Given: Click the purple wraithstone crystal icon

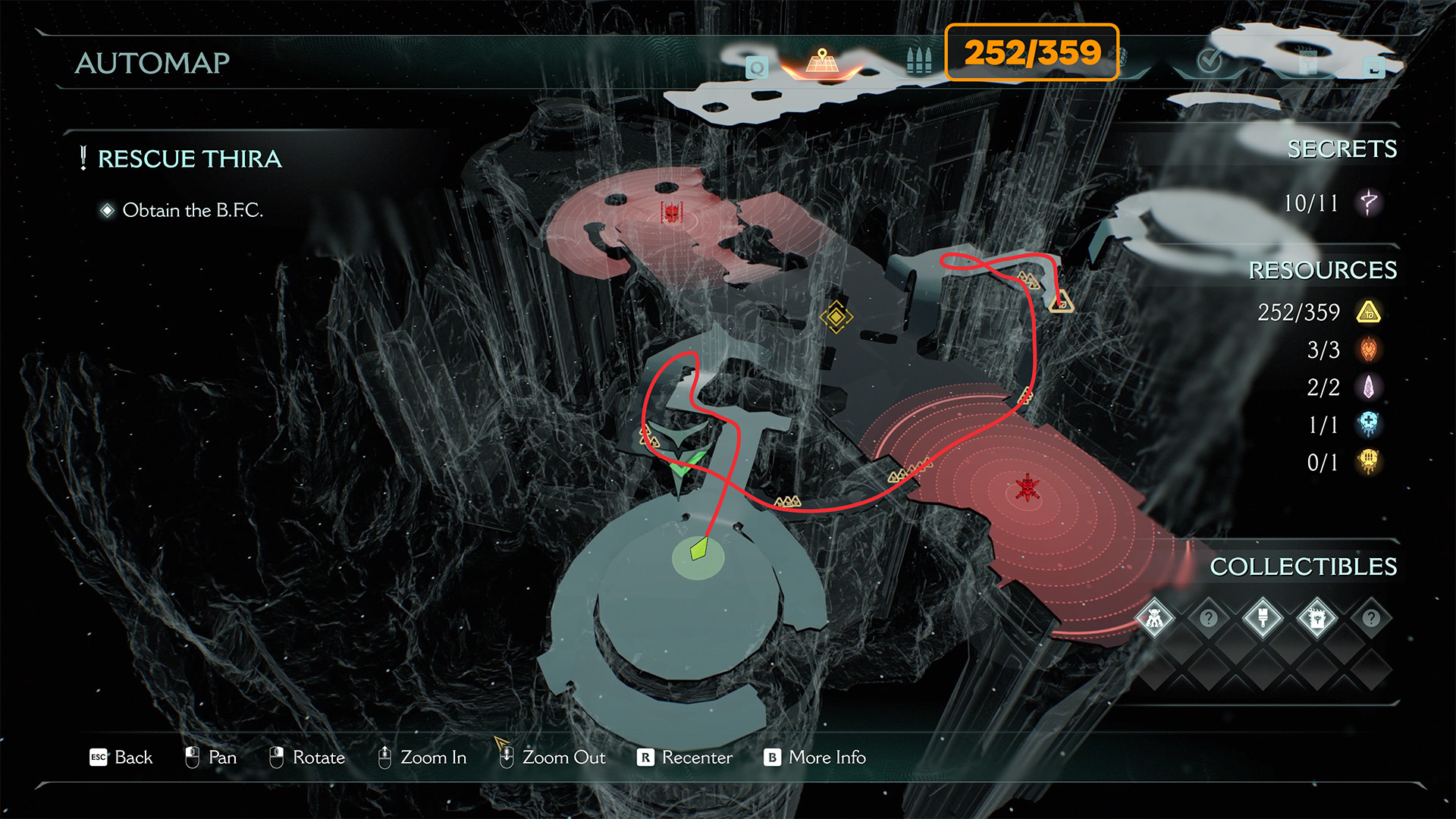Looking at the screenshot, I should [1369, 388].
